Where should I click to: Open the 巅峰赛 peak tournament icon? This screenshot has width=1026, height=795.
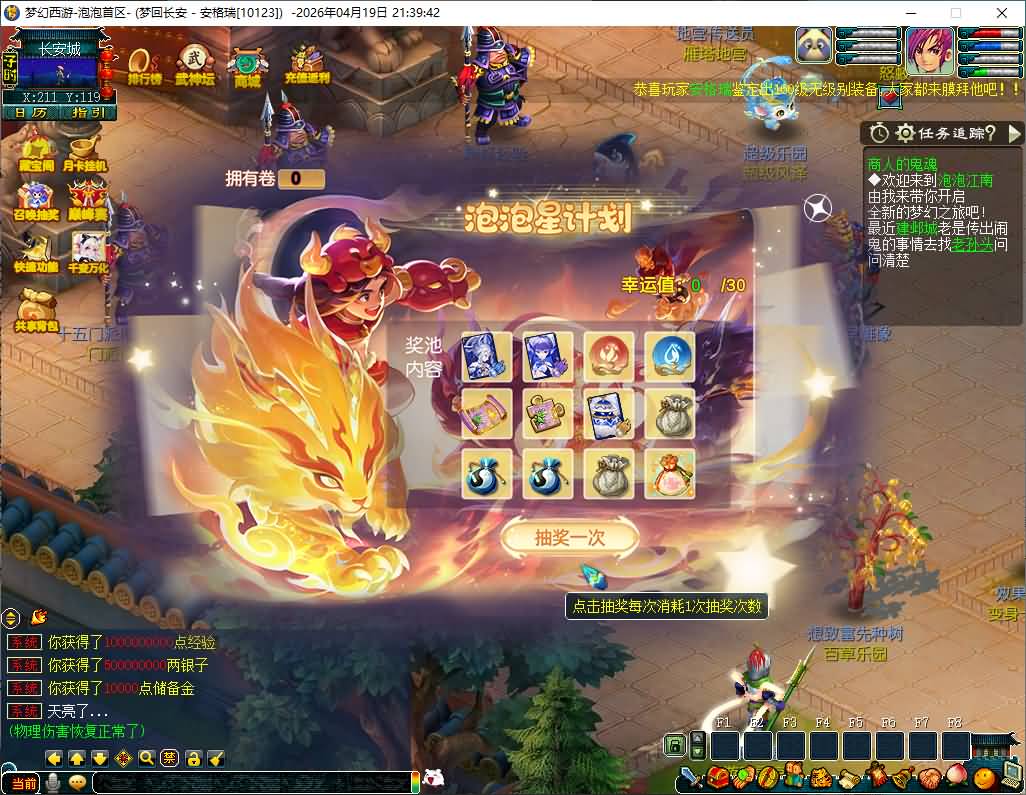pyautogui.click(x=88, y=200)
